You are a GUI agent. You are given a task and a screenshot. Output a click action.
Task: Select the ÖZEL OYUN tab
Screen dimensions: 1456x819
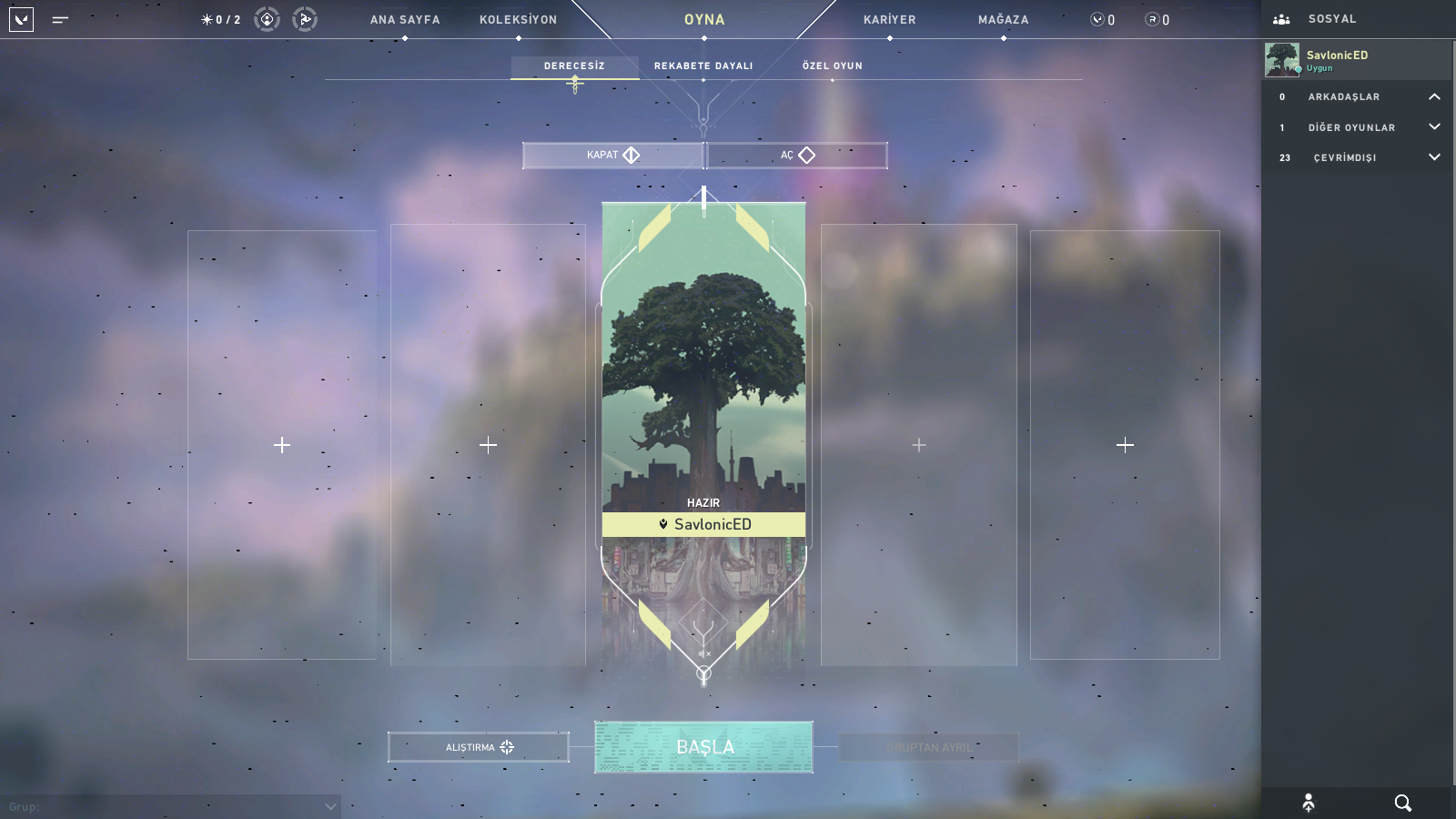(x=832, y=66)
